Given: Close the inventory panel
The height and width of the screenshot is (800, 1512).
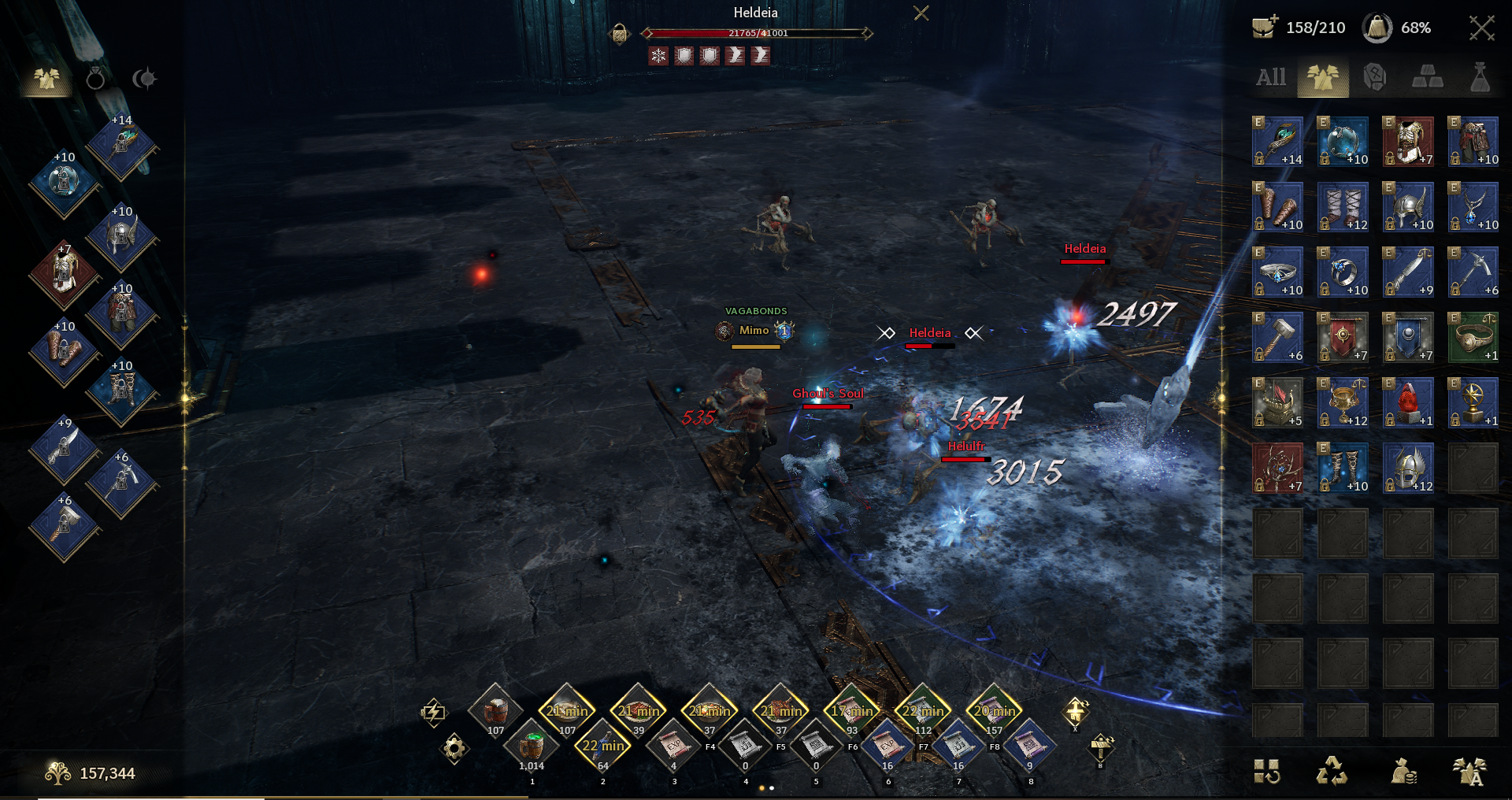Looking at the screenshot, I should click(x=1481, y=28).
